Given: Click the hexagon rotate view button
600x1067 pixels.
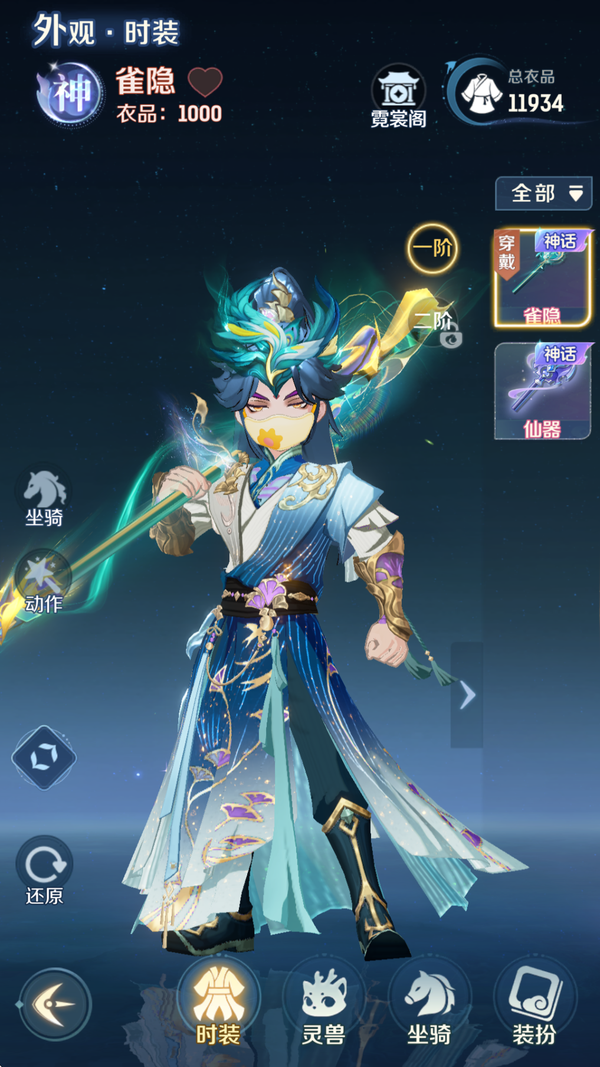Looking at the screenshot, I should click(x=44, y=757).
